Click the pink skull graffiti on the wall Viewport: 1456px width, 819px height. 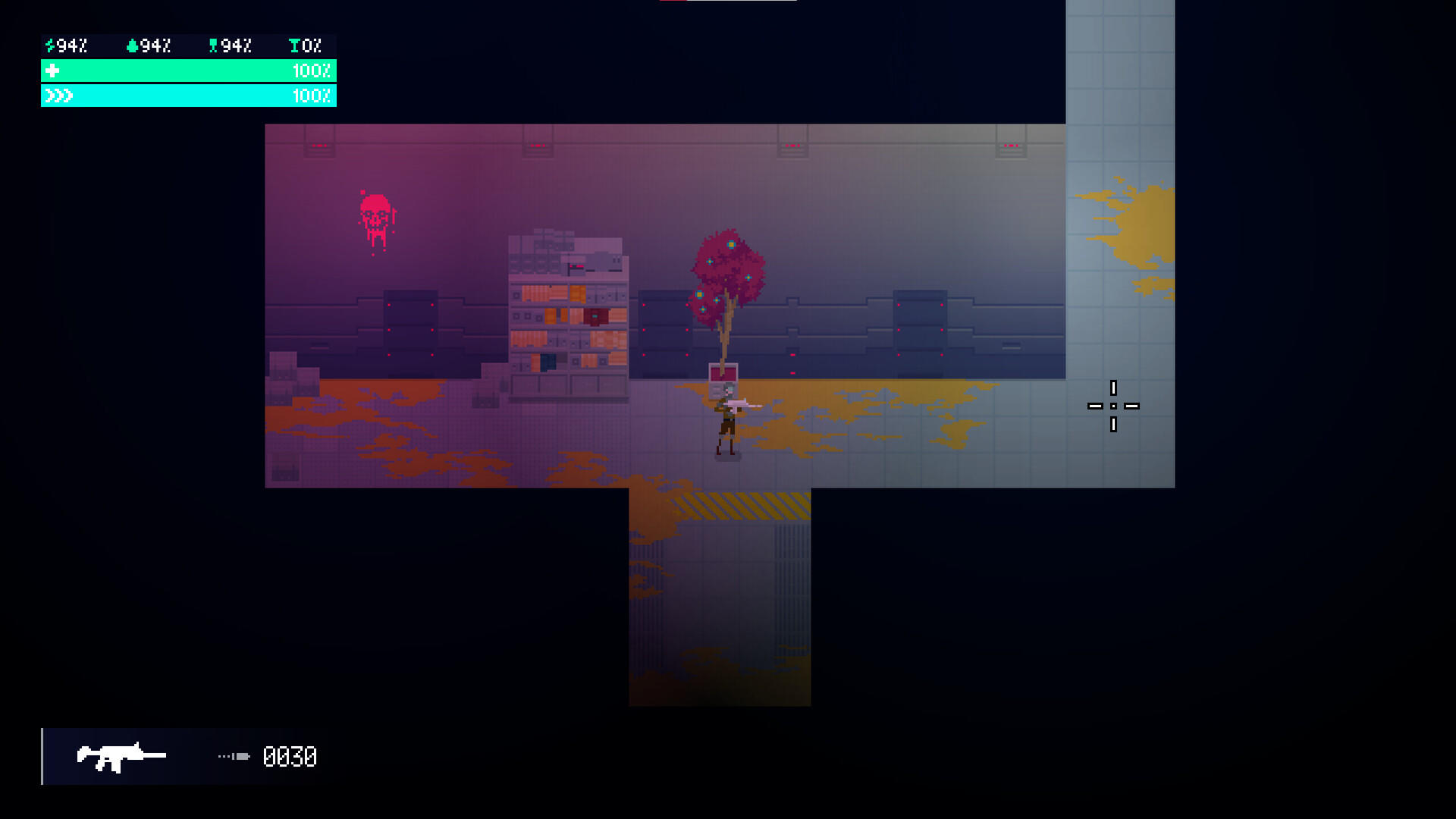[373, 213]
